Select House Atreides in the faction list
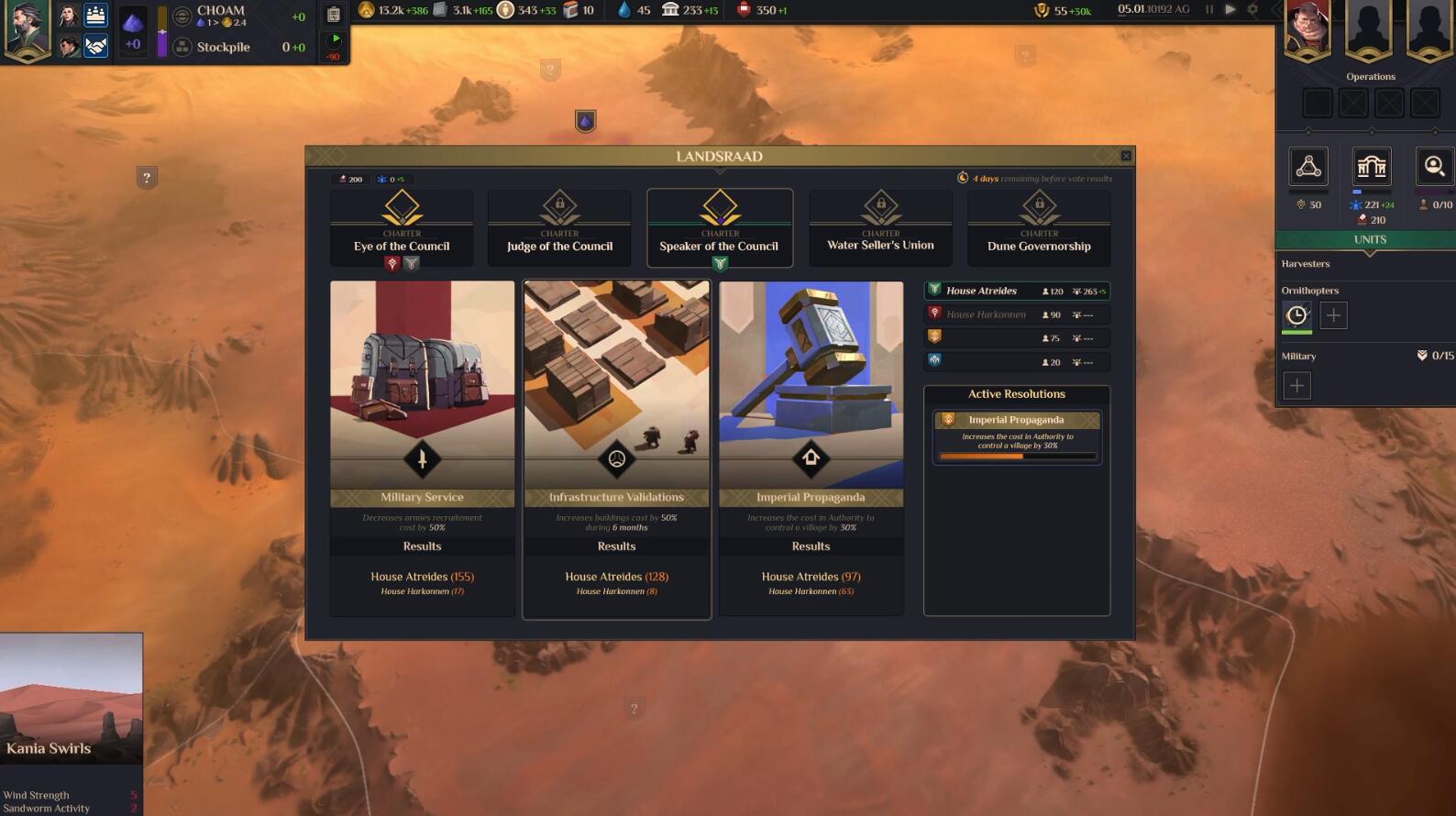This screenshot has width=1456, height=816. 1016,292
